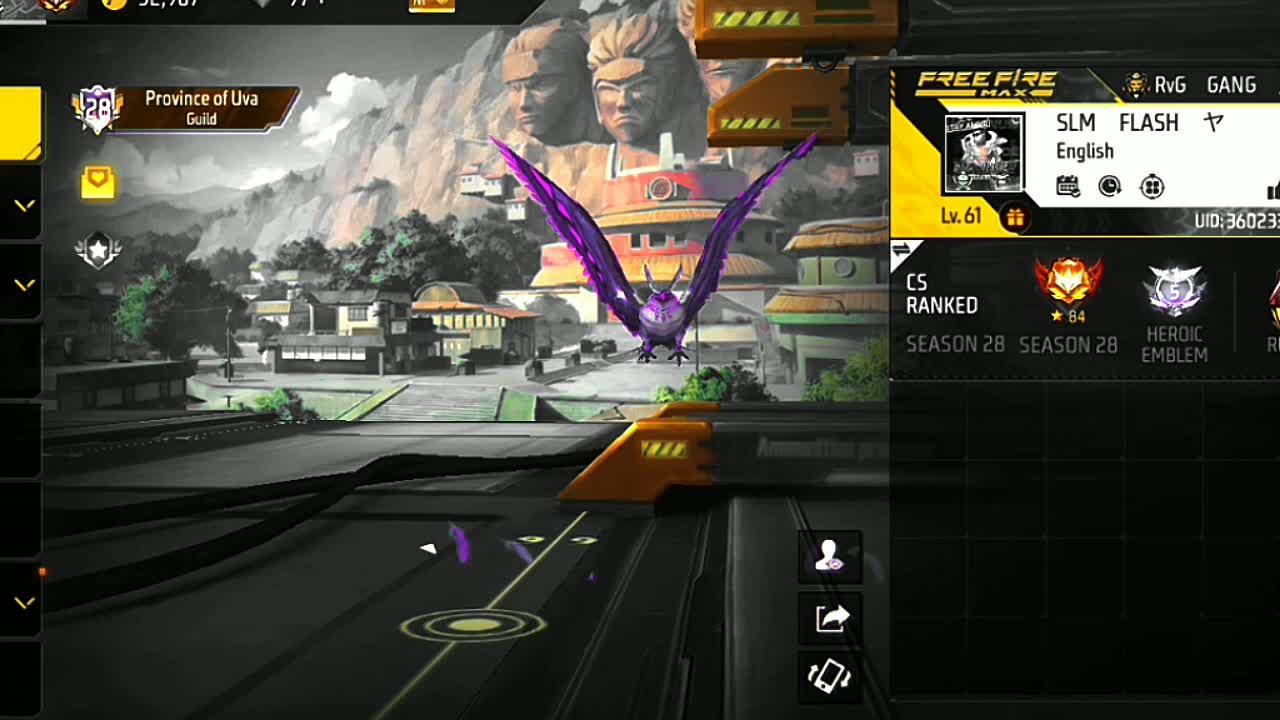Image resolution: width=1280 pixels, height=720 pixels.
Task: Click the calendar icon under English
Action: coord(1068,186)
